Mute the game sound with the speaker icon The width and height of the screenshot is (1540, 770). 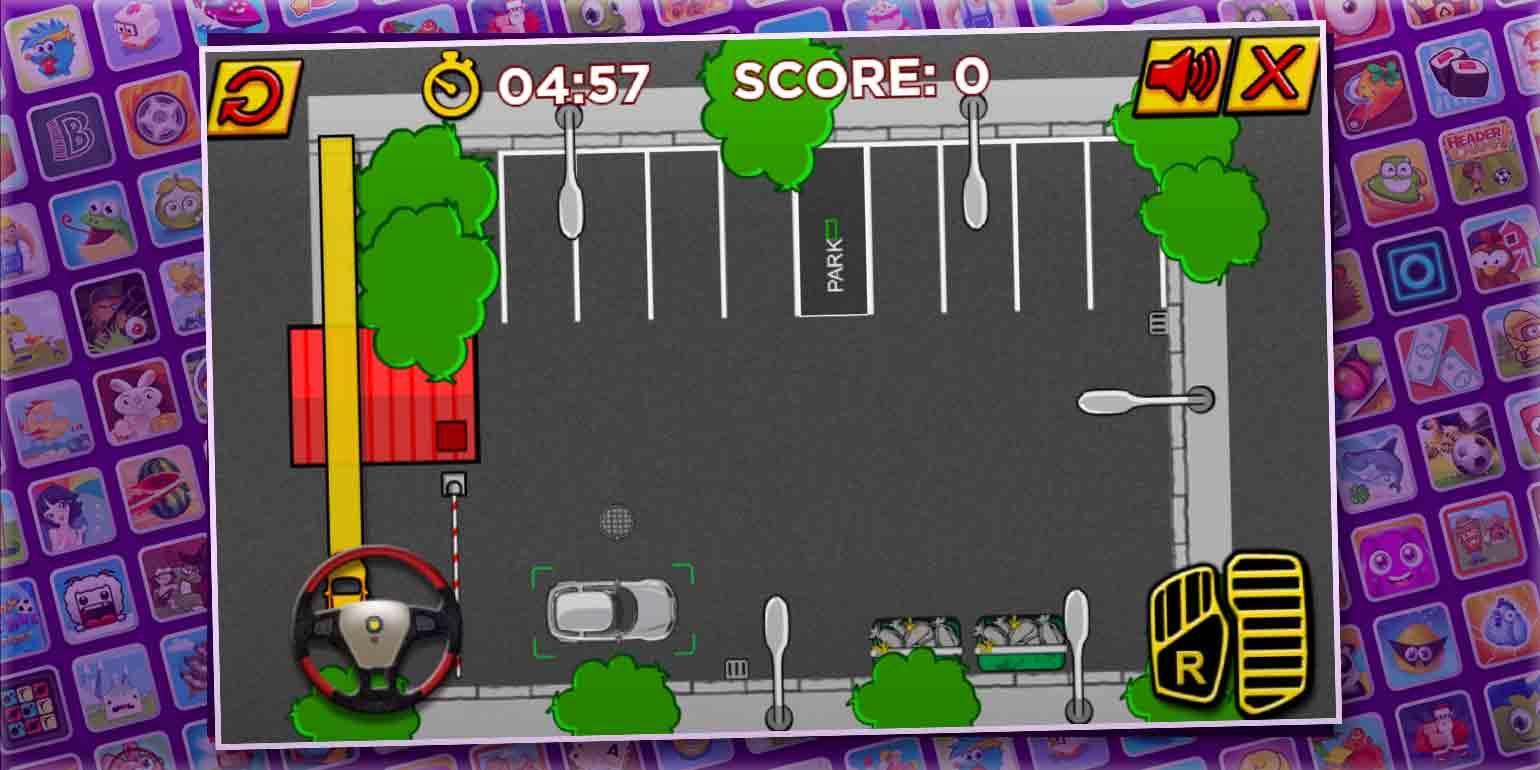[x=1184, y=77]
